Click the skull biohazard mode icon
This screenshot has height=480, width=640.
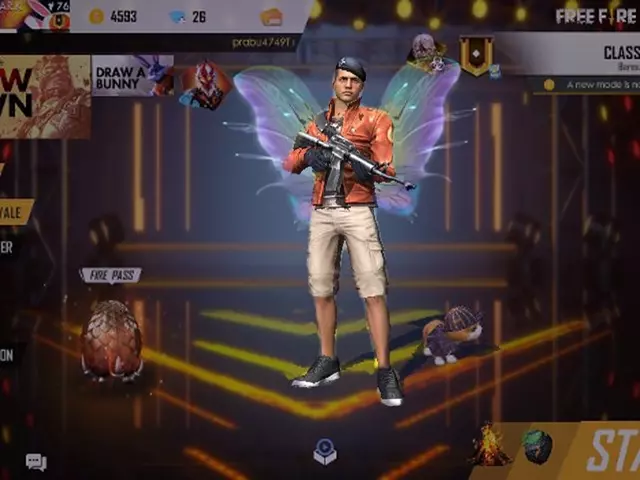[x=425, y=50]
